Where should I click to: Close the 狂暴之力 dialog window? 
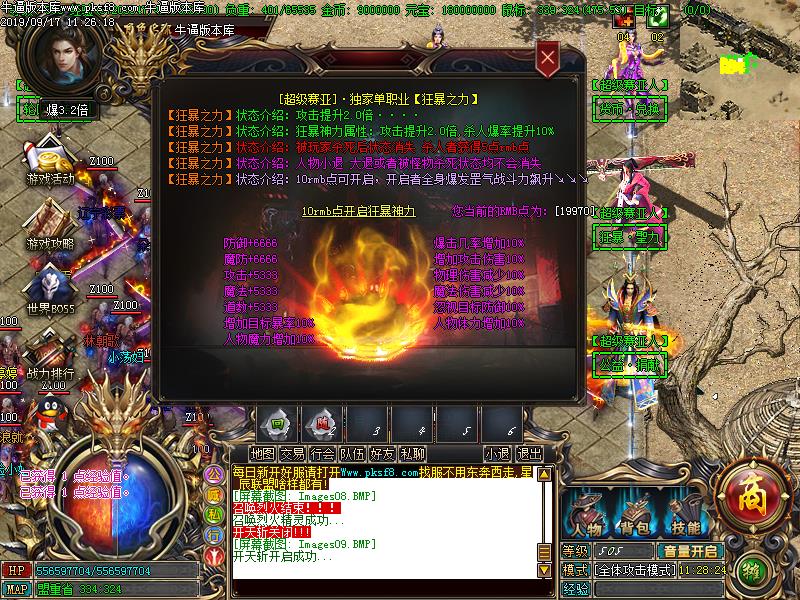coord(547,60)
